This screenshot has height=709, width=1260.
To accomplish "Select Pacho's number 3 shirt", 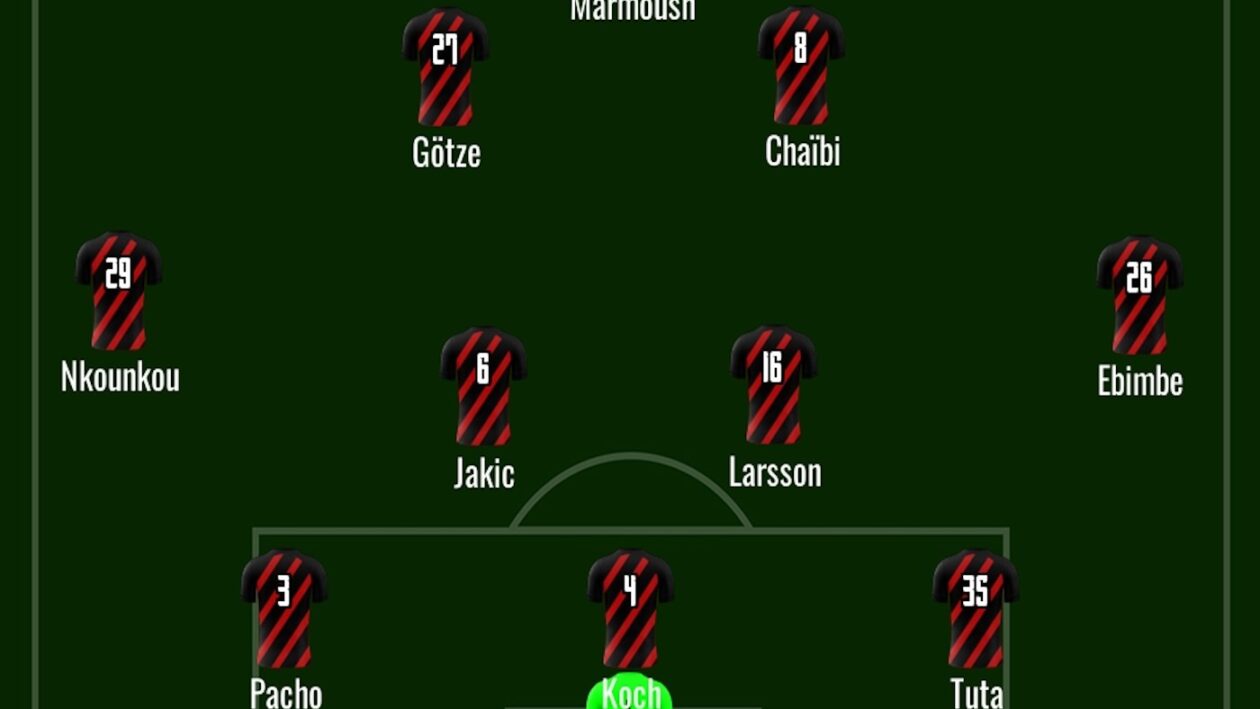I will tap(285, 608).
